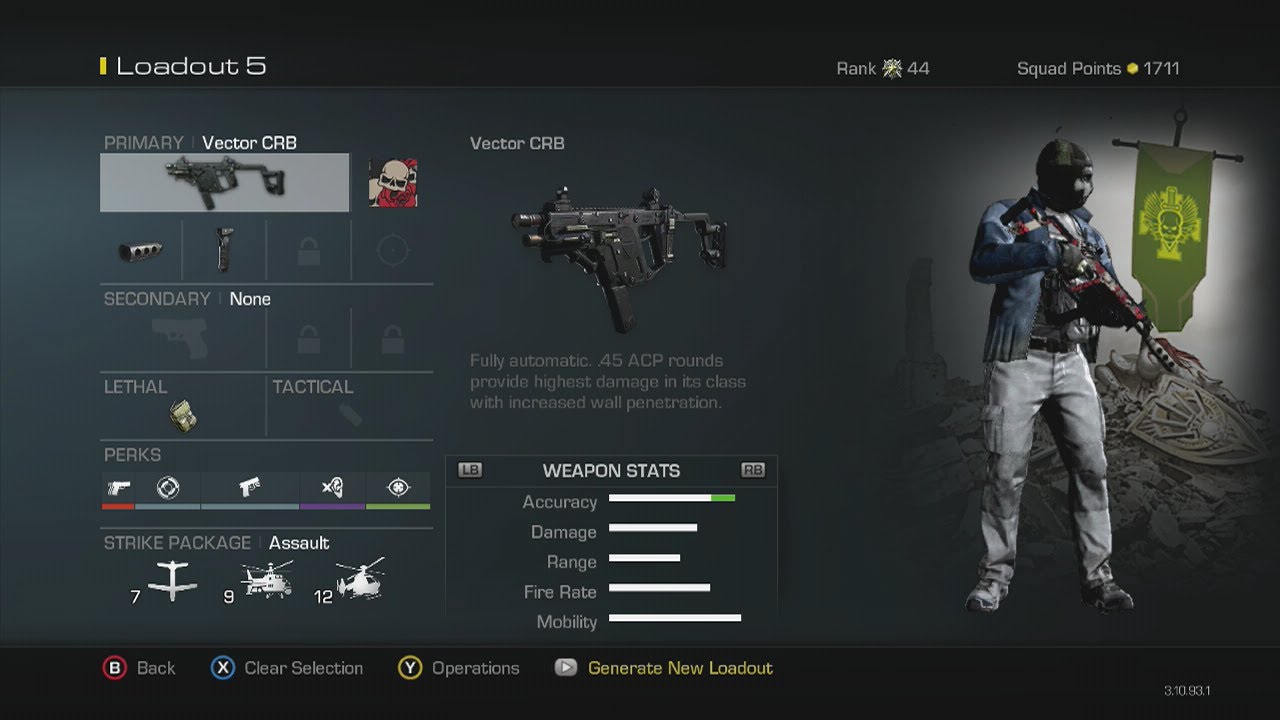Select the muzzle brake attachment slot

[141, 251]
